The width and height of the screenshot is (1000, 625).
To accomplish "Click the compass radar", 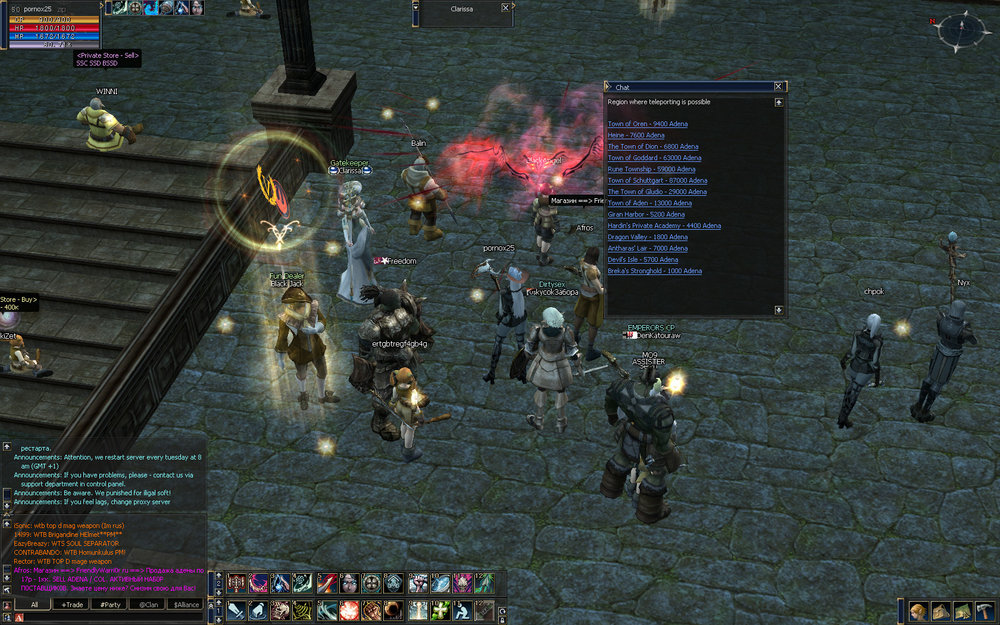I will (x=960, y=30).
